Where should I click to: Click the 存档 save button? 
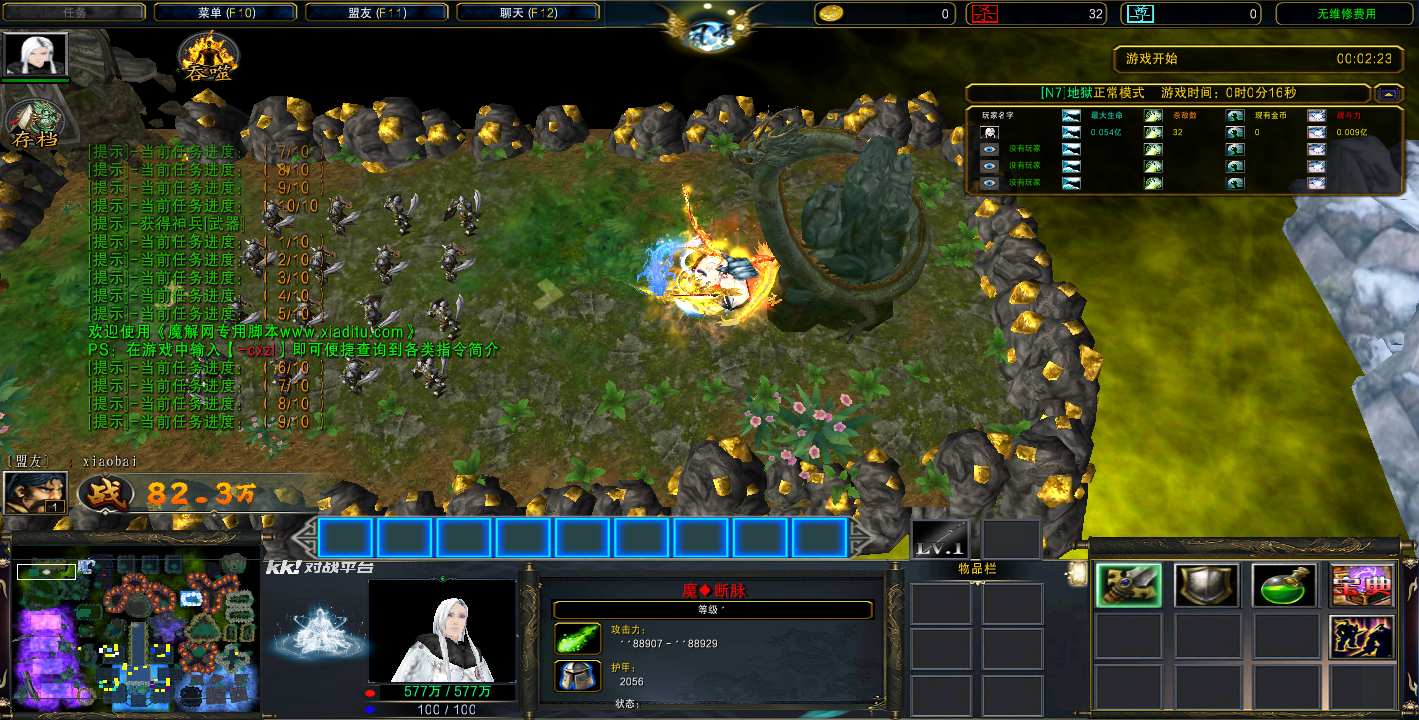[35, 124]
